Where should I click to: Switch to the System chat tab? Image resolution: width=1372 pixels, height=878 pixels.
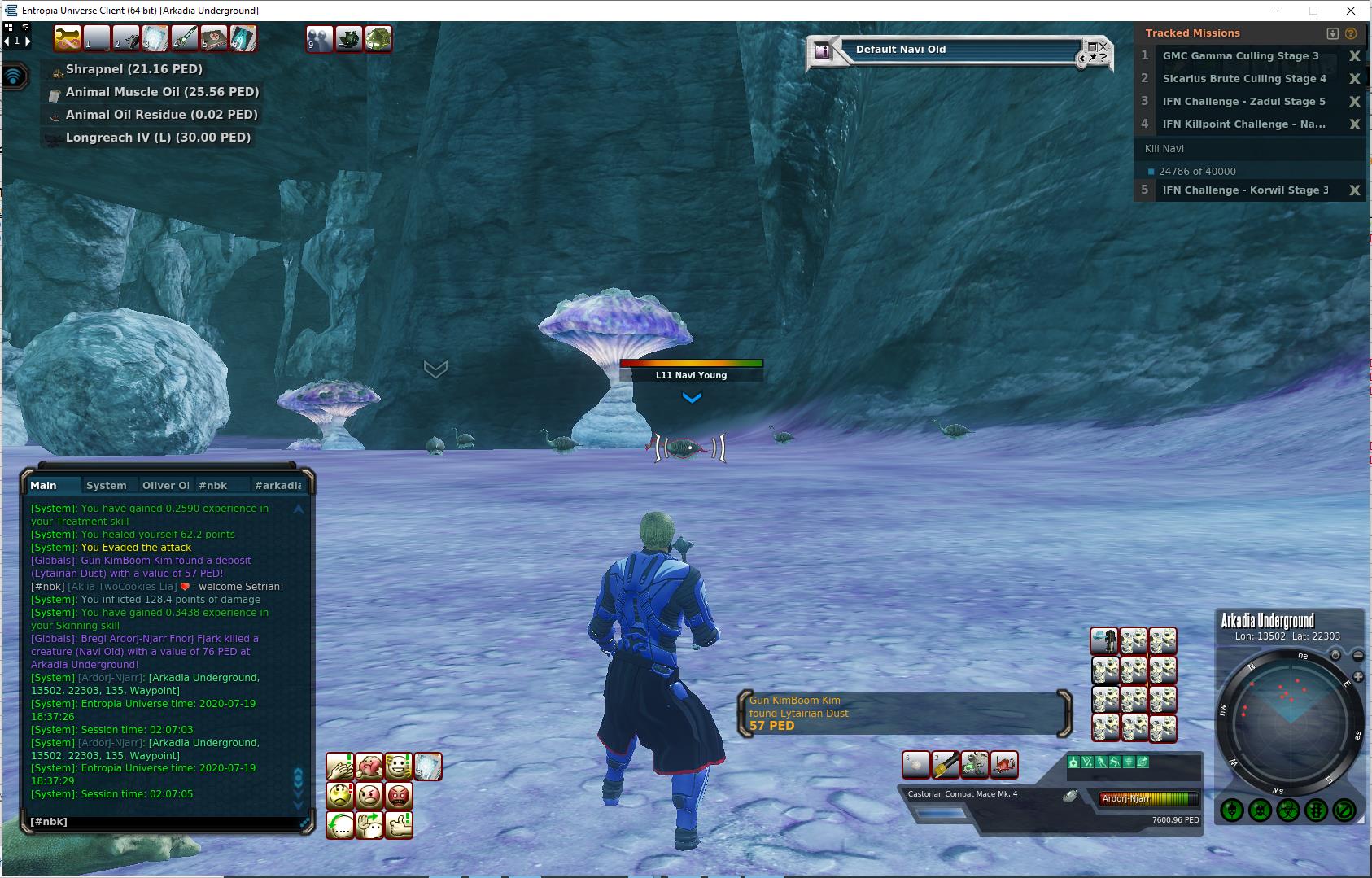pyautogui.click(x=107, y=486)
